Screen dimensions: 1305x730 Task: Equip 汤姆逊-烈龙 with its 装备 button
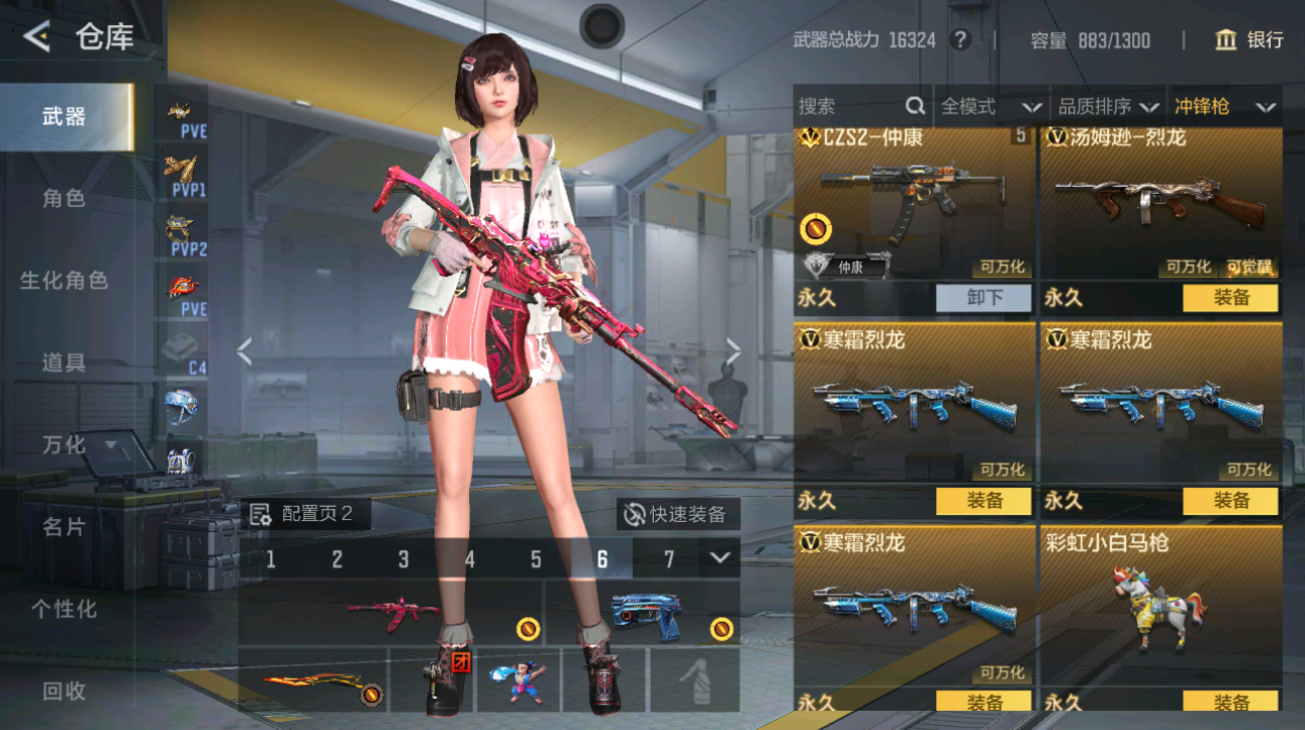(x=1230, y=298)
